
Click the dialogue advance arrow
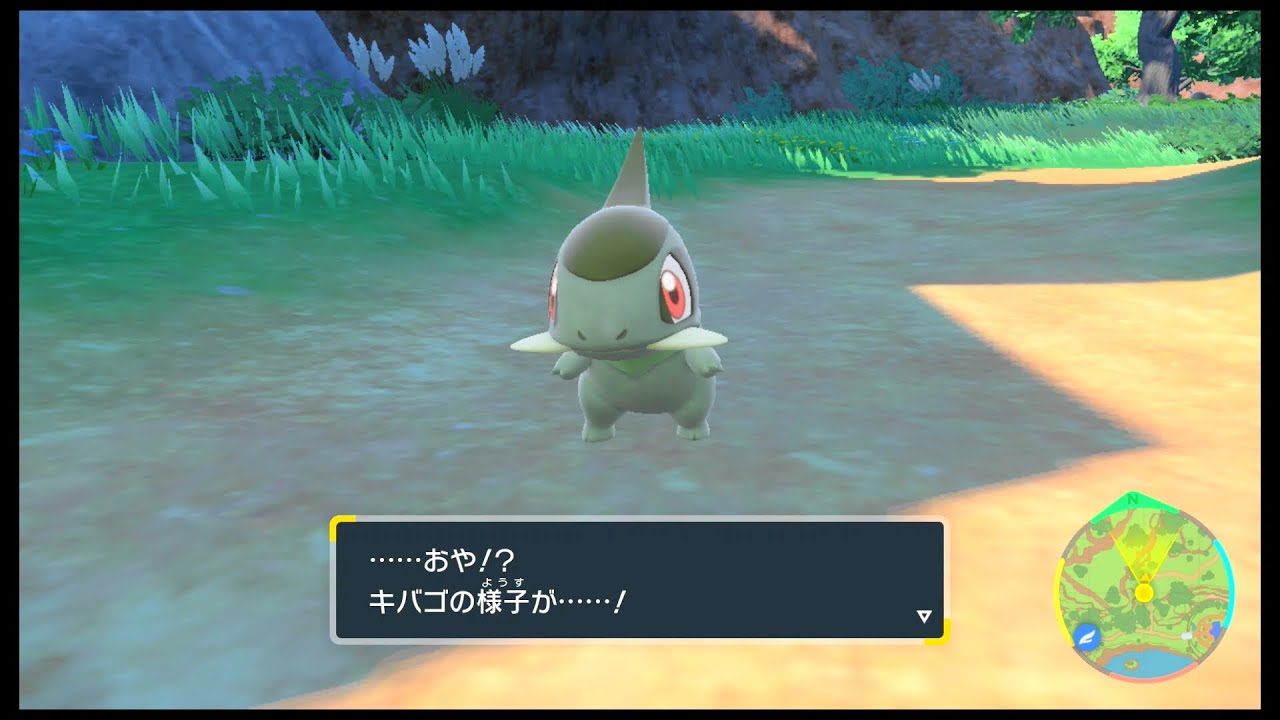click(x=923, y=616)
